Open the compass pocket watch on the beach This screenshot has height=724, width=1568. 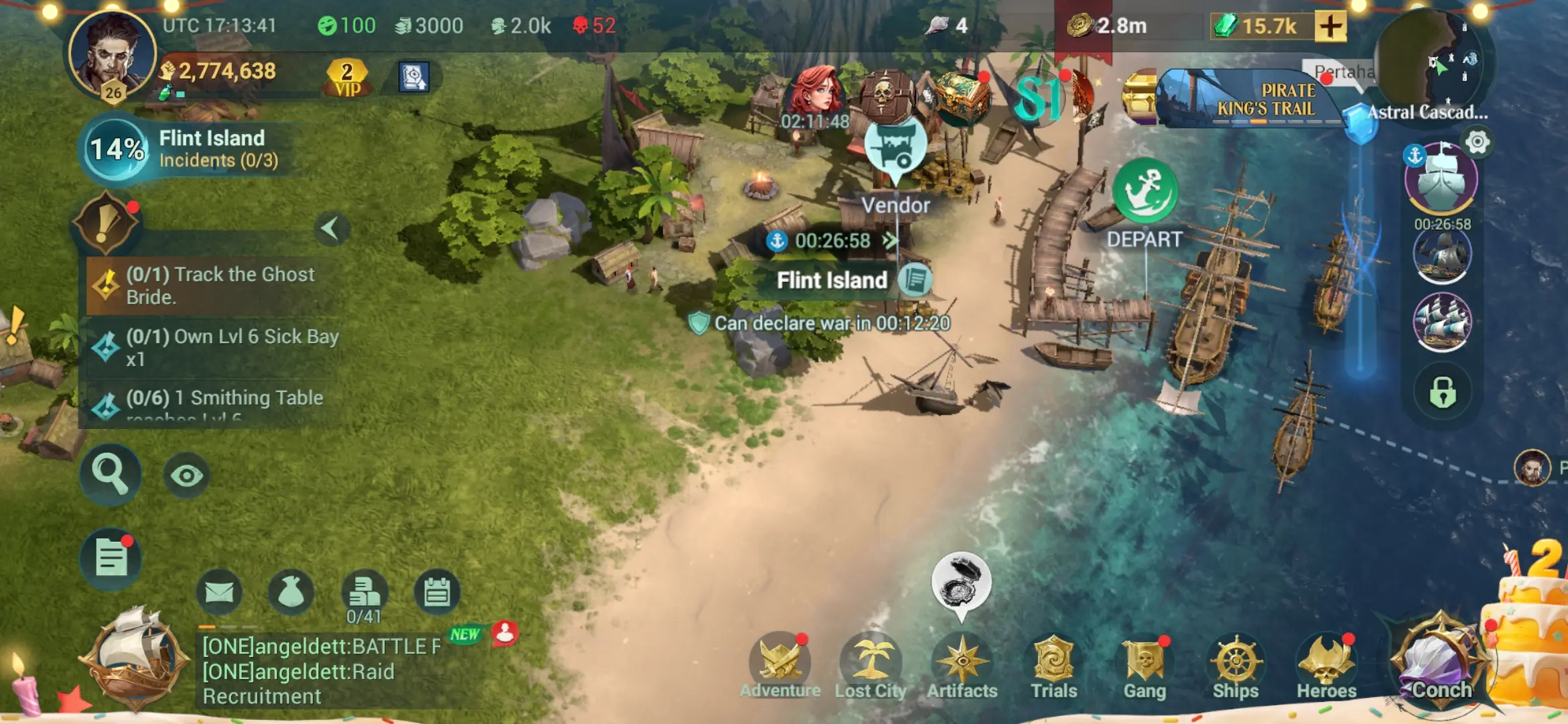pos(961,582)
